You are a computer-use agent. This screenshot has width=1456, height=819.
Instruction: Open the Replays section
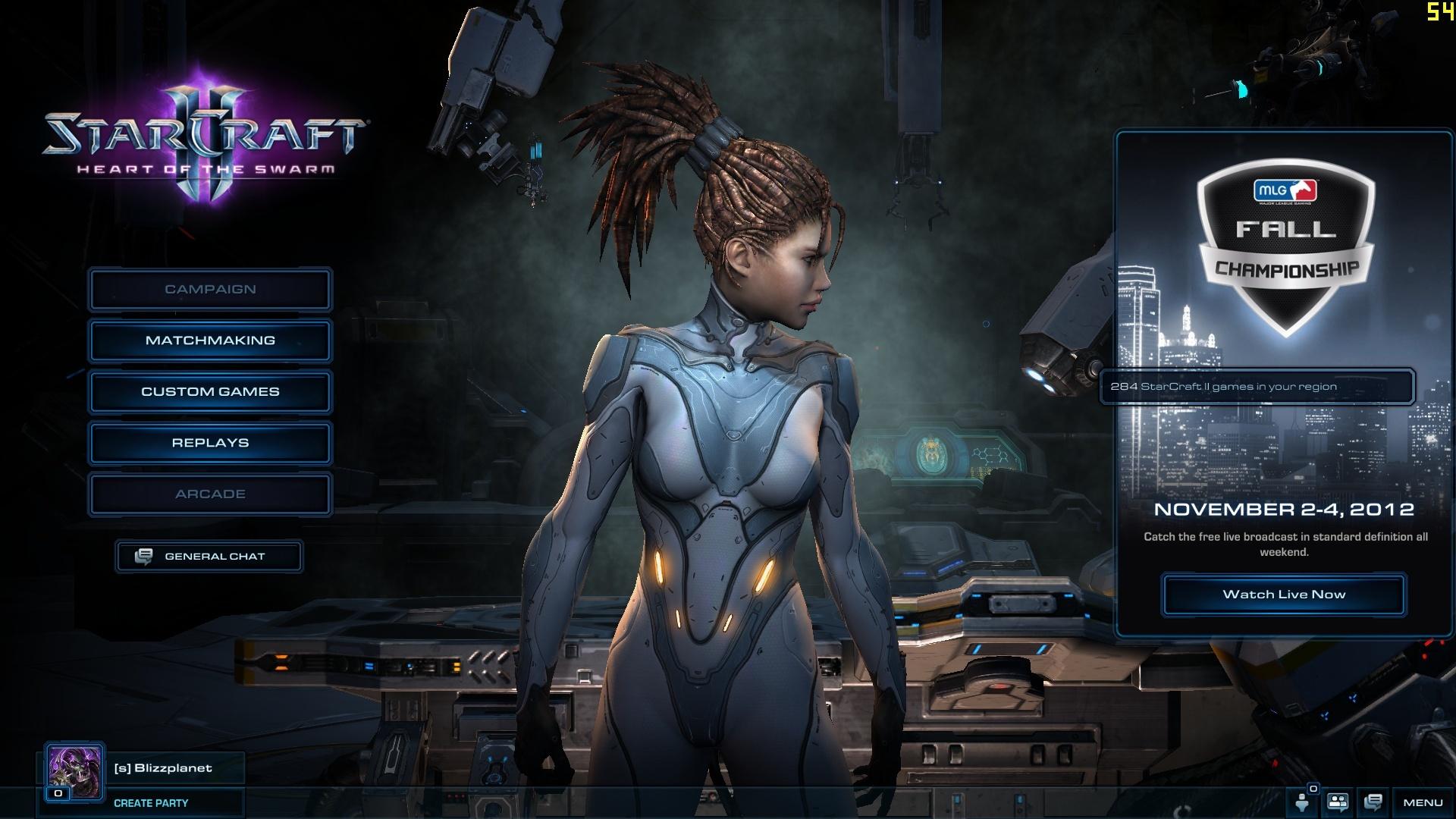(x=209, y=443)
